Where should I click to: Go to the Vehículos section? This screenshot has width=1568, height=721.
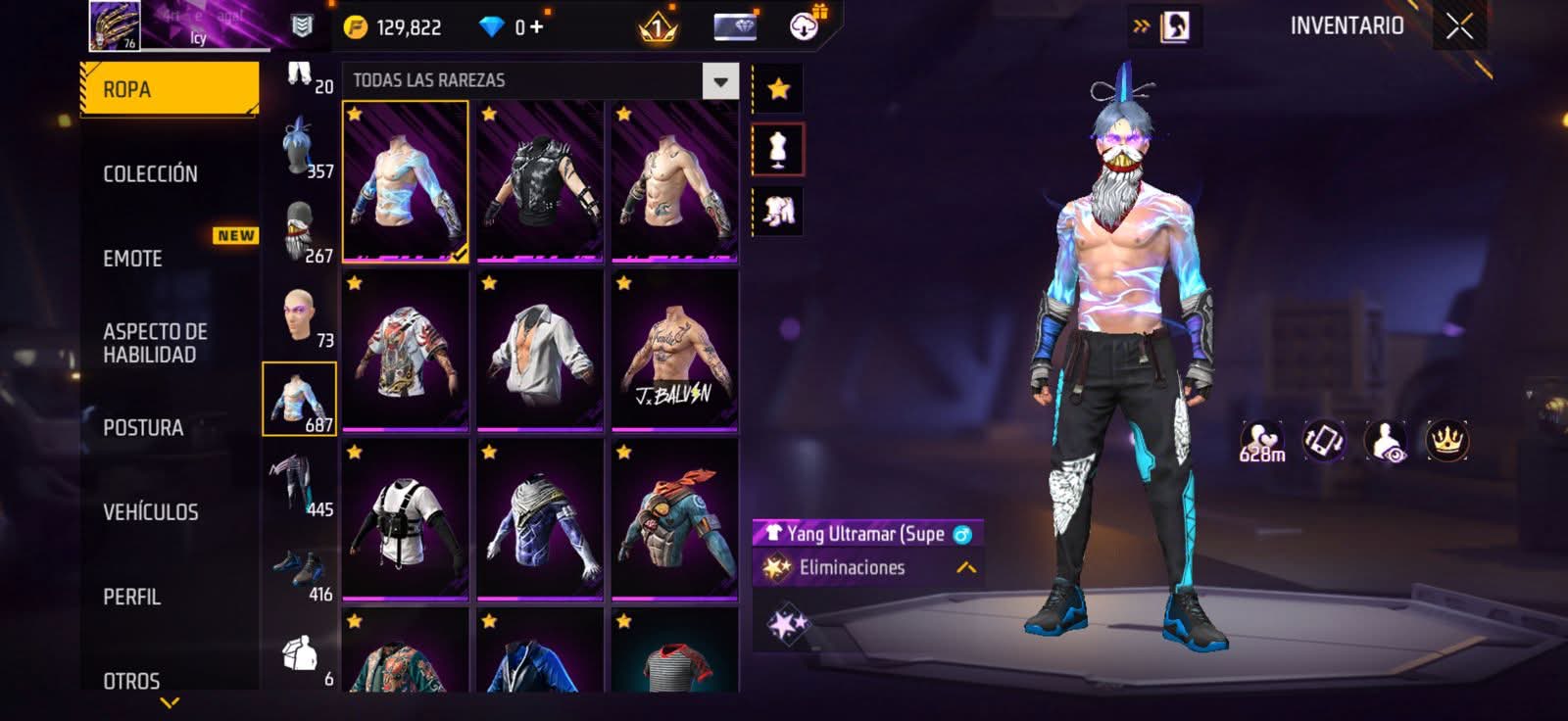point(151,512)
